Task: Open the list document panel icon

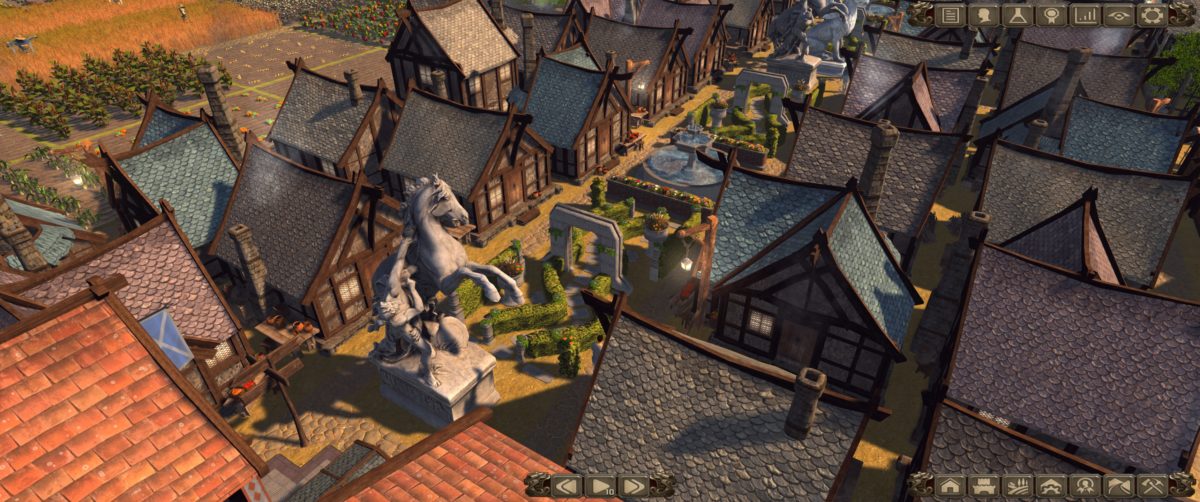Action: coord(950,15)
